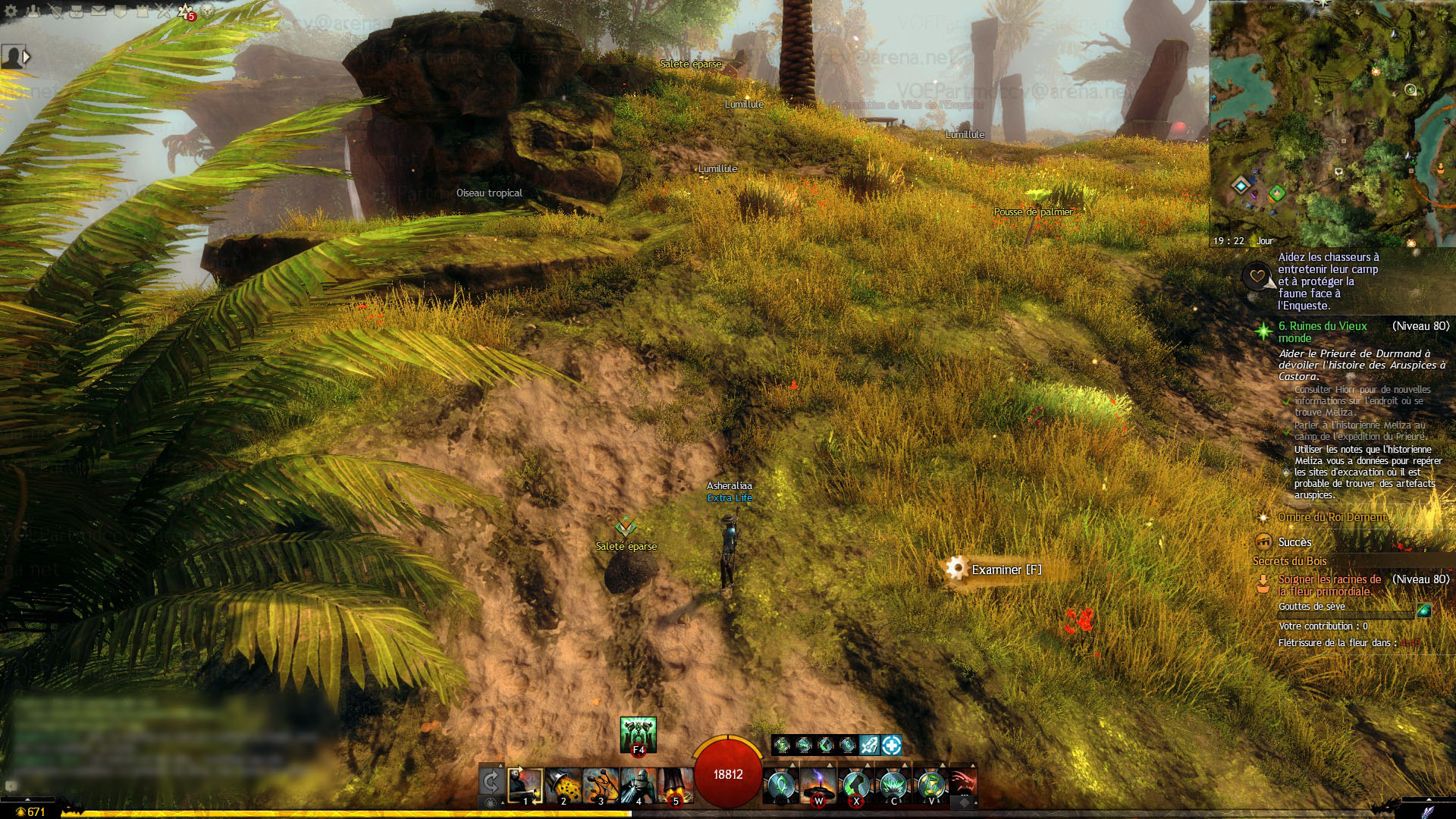Click the waypoint diamond on the minimap

pyautogui.click(x=1241, y=185)
